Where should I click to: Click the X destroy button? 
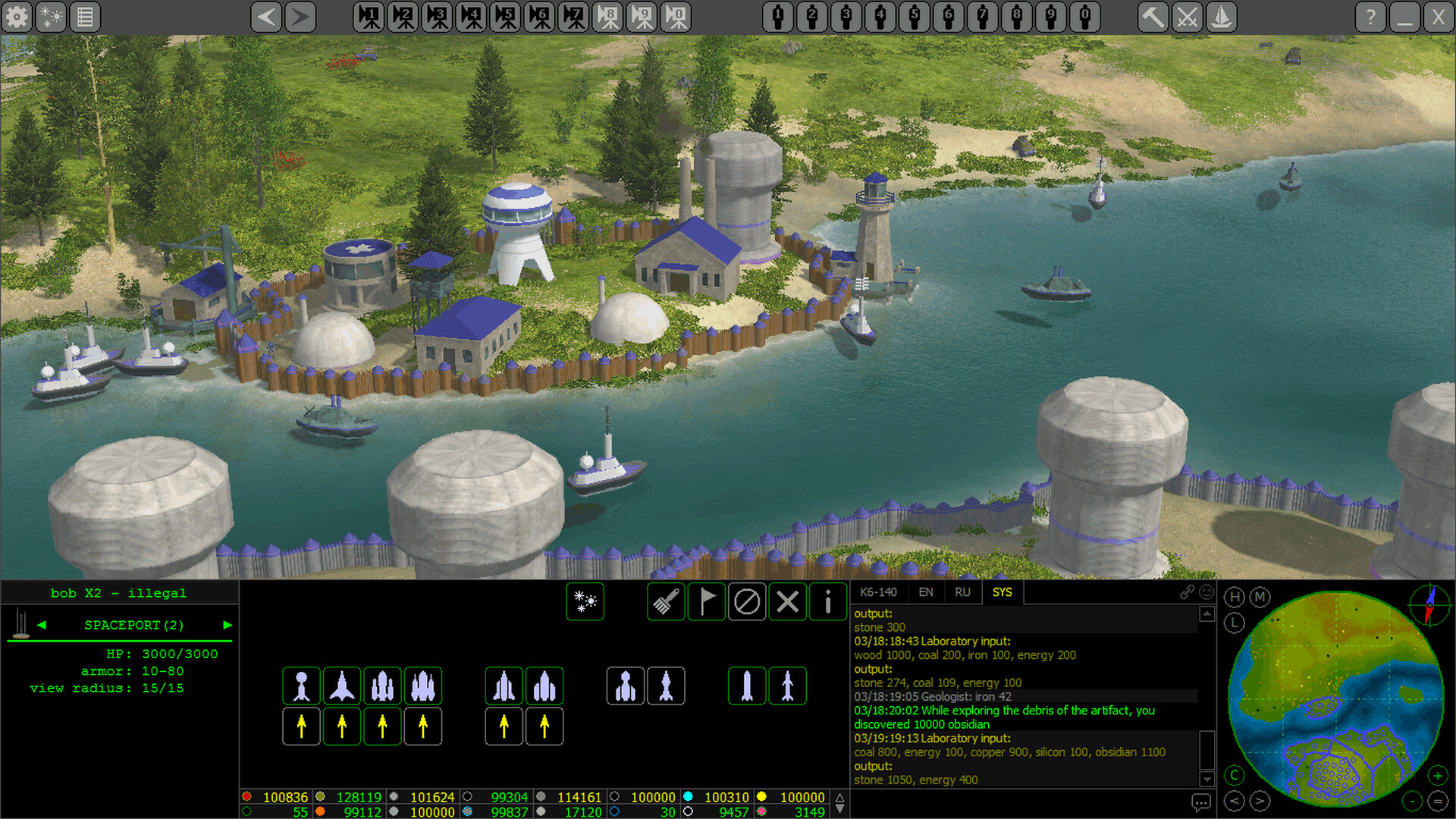click(x=788, y=602)
